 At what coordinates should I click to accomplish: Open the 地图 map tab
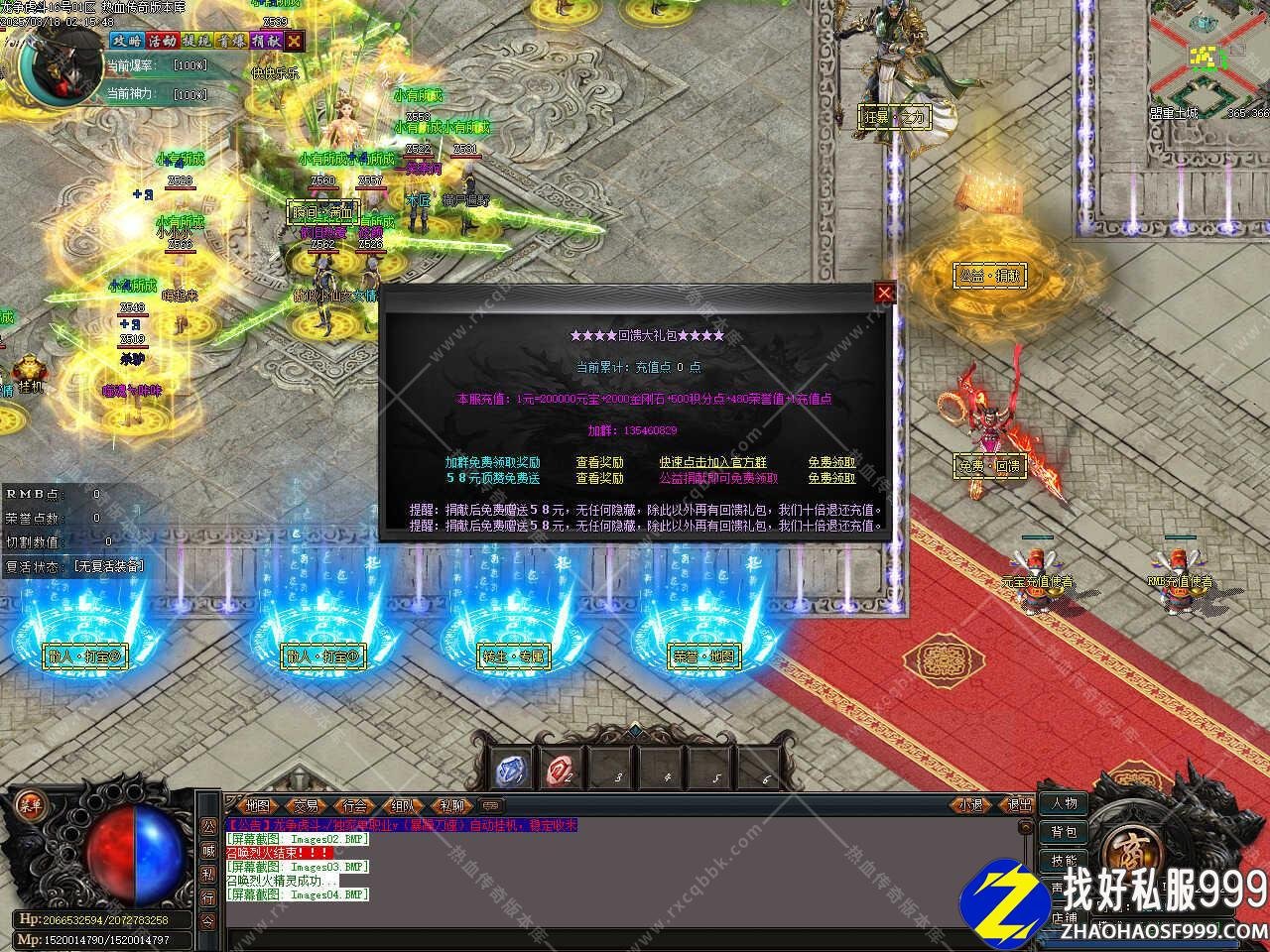pos(257,806)
